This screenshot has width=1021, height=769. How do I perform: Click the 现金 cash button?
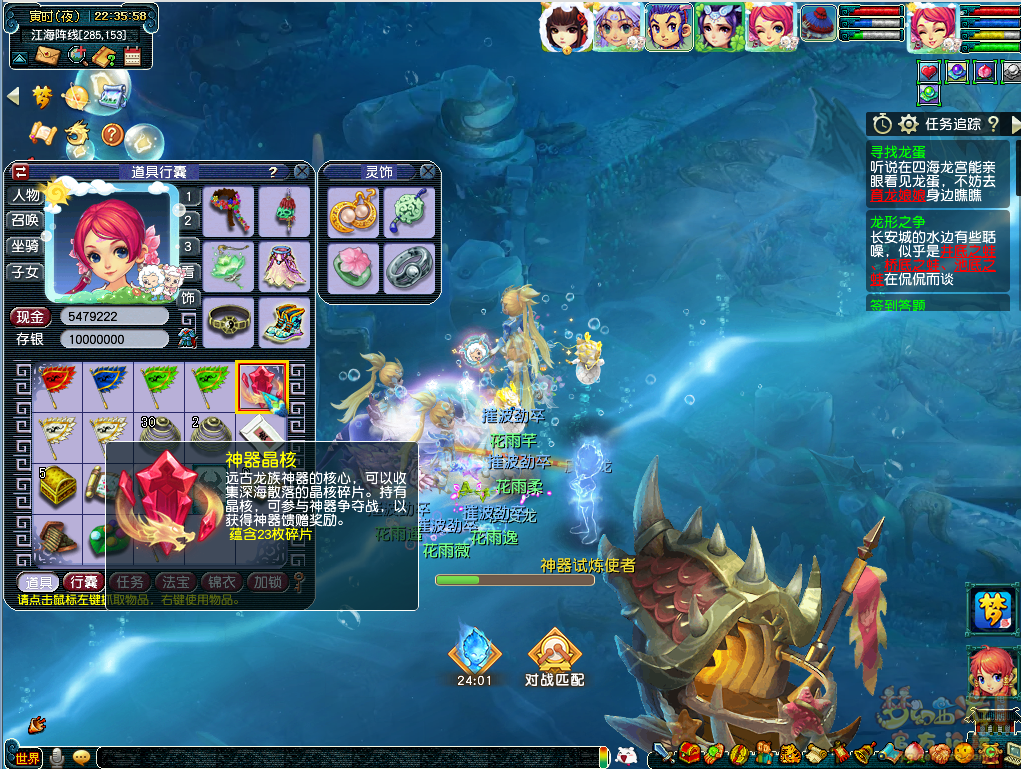31,317
